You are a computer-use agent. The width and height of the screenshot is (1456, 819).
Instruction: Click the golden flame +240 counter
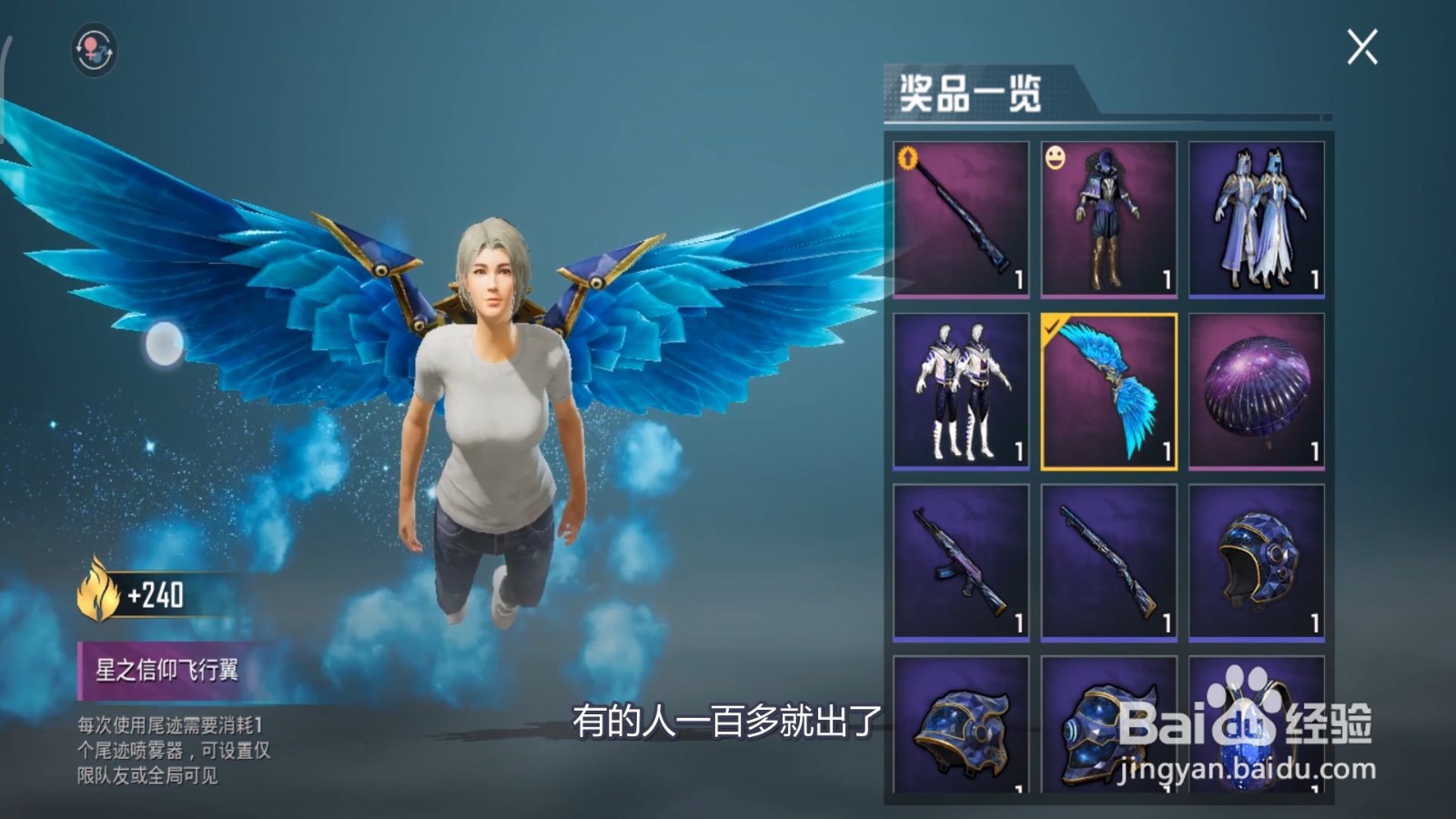(x=146, y=596)
